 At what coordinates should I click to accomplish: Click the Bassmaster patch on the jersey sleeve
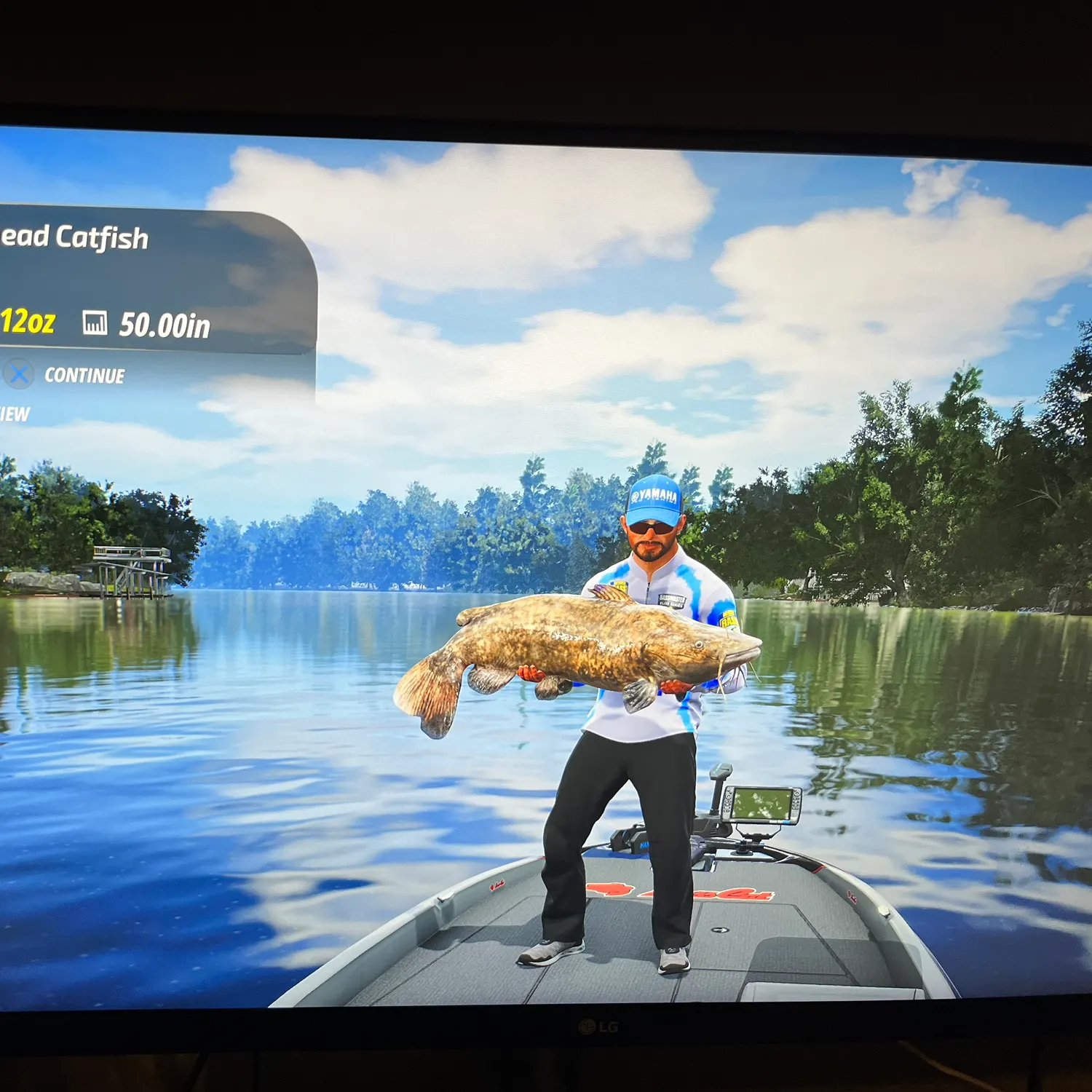[x=729, y=620]
